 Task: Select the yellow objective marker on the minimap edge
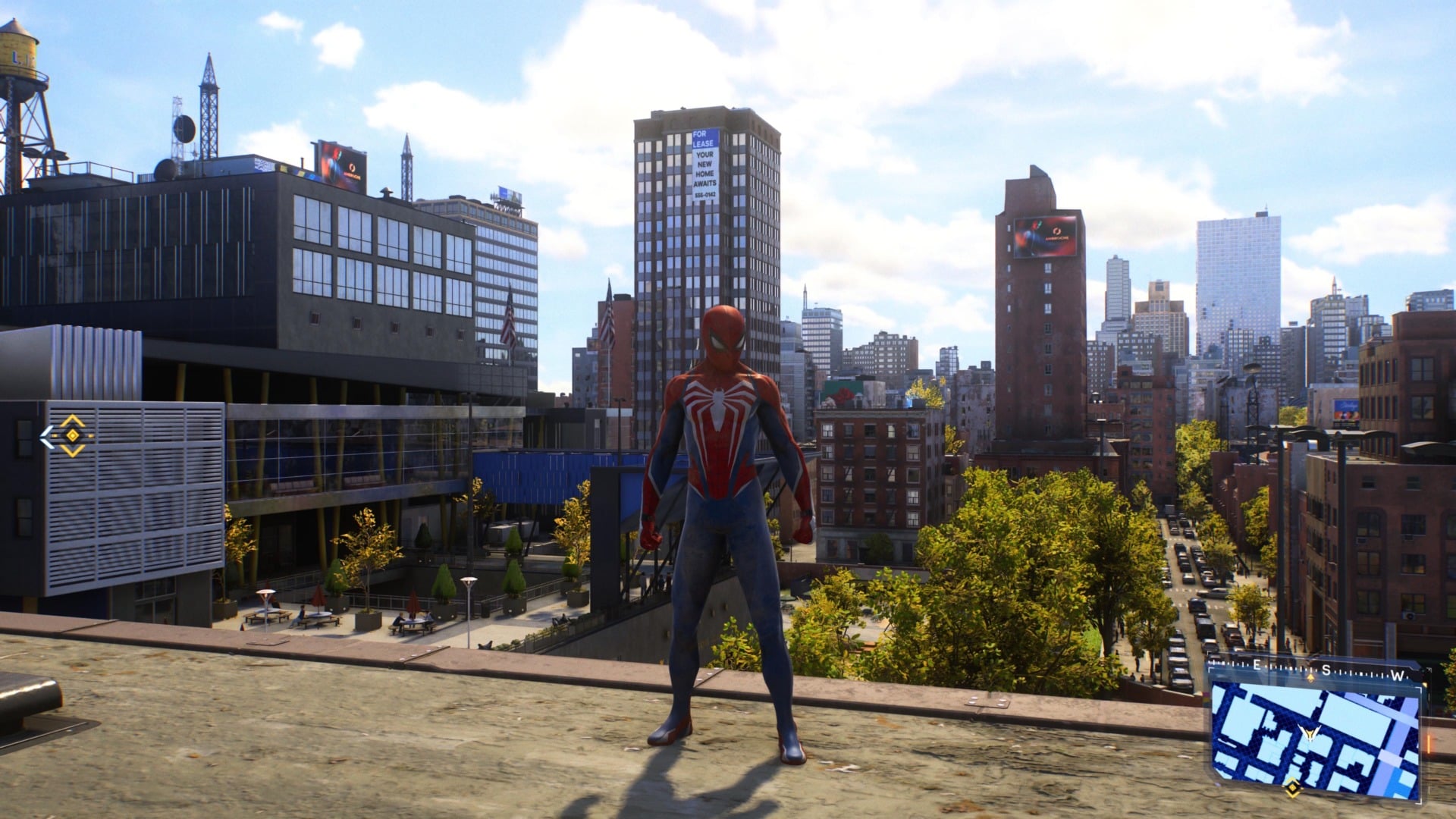click(x=1290, y=789)
